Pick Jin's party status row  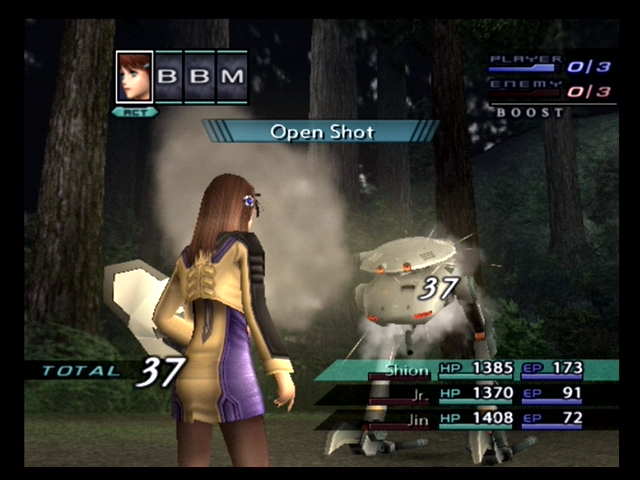click(470, 420)
